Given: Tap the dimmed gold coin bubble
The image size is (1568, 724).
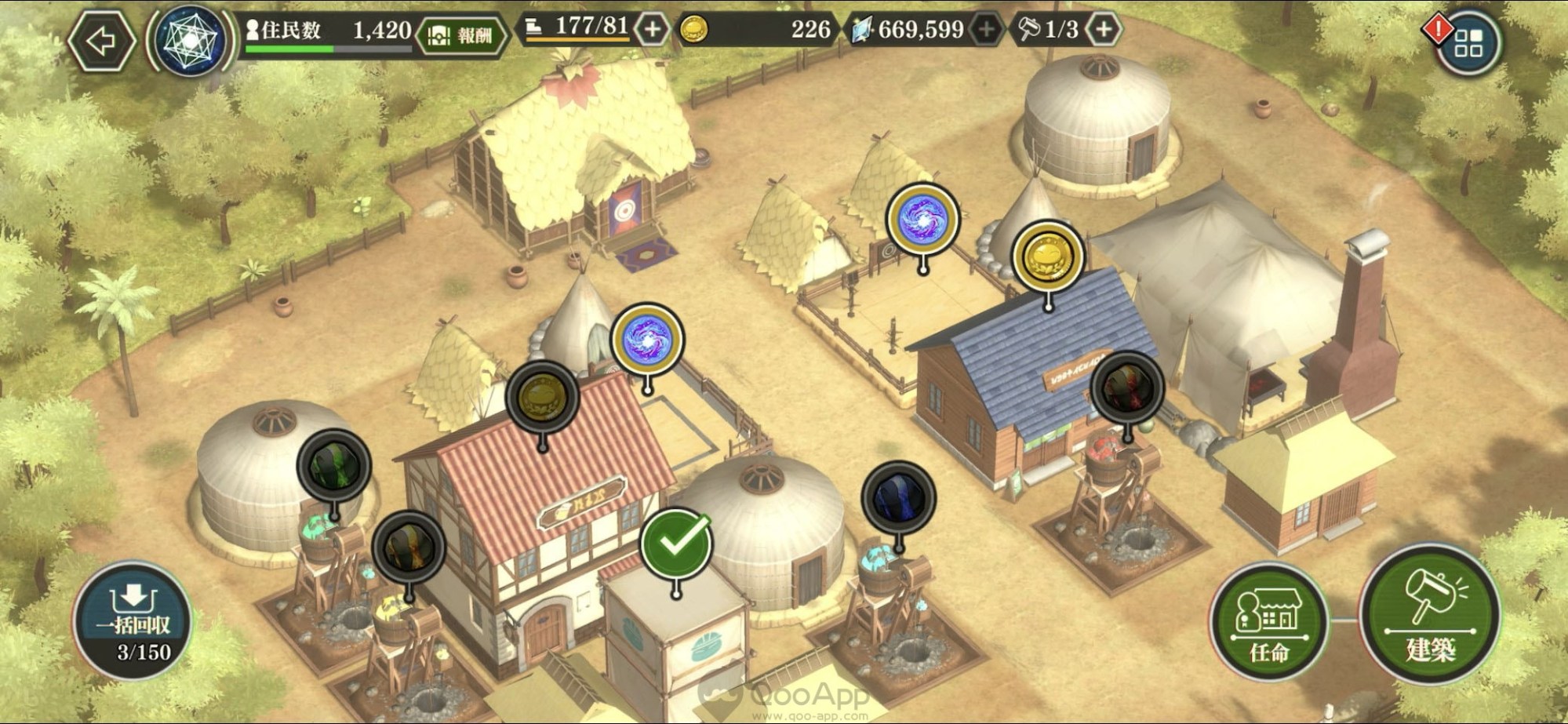Looking at the screenshot, I should pyautogui.click(x=542, y=398).
